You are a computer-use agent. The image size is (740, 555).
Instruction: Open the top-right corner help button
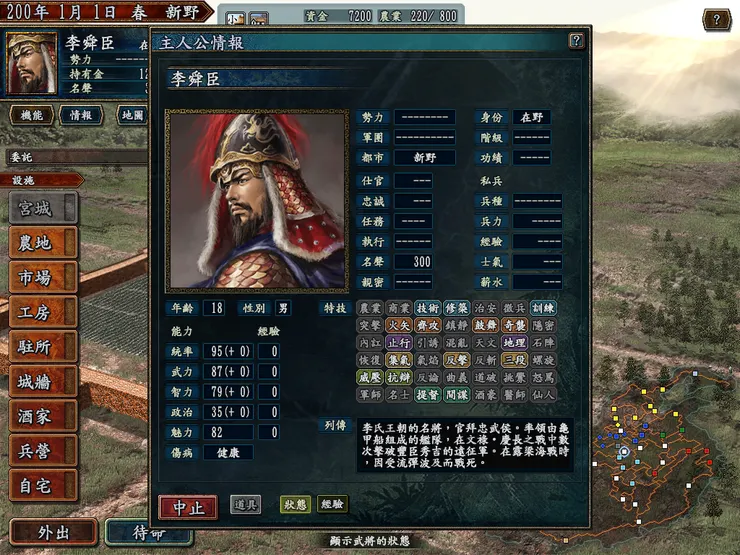(x=716, y=19)
